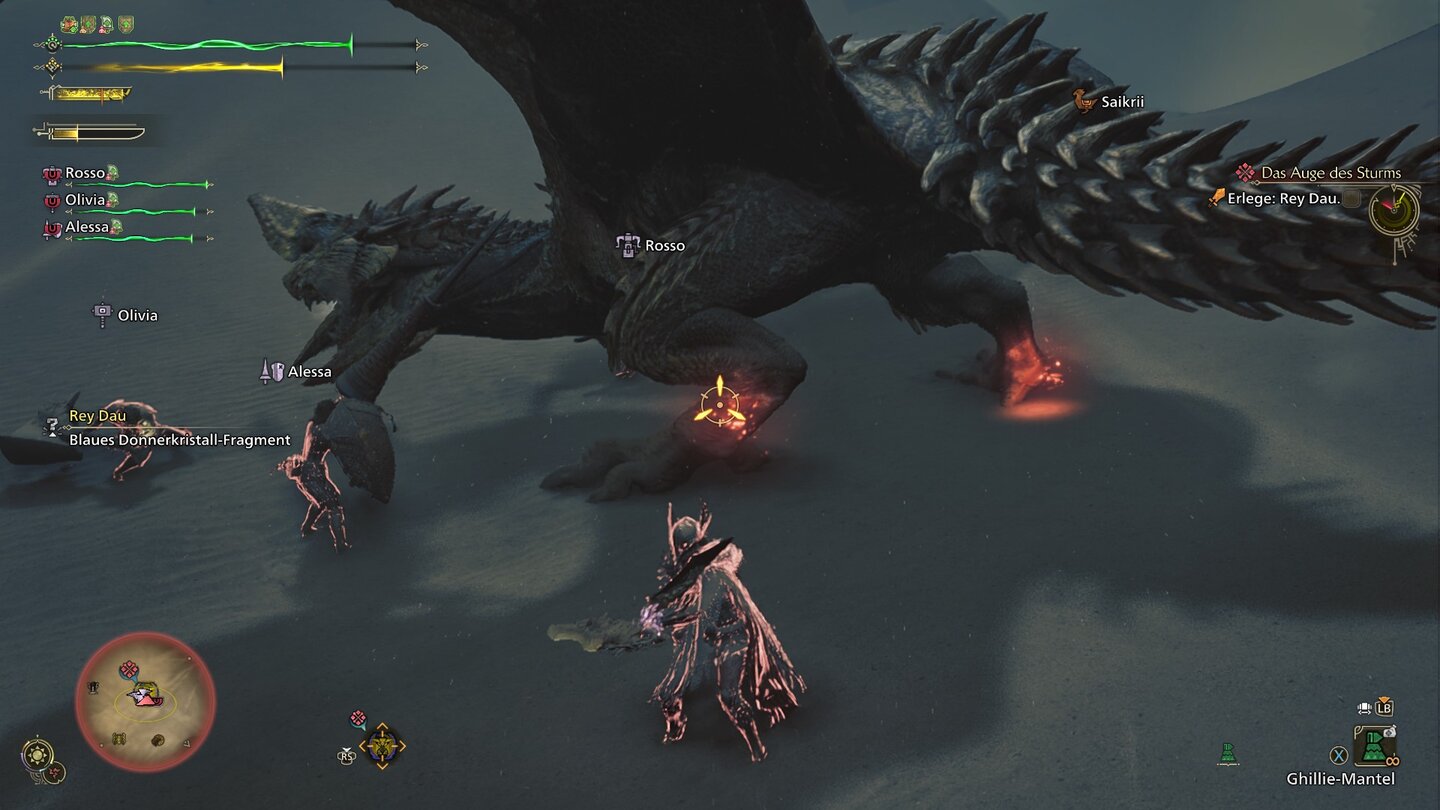Open the Das Auge des Sturms quest tracker
Viewport: 1440px width, 810px height.
click(x=1330, y=173)
